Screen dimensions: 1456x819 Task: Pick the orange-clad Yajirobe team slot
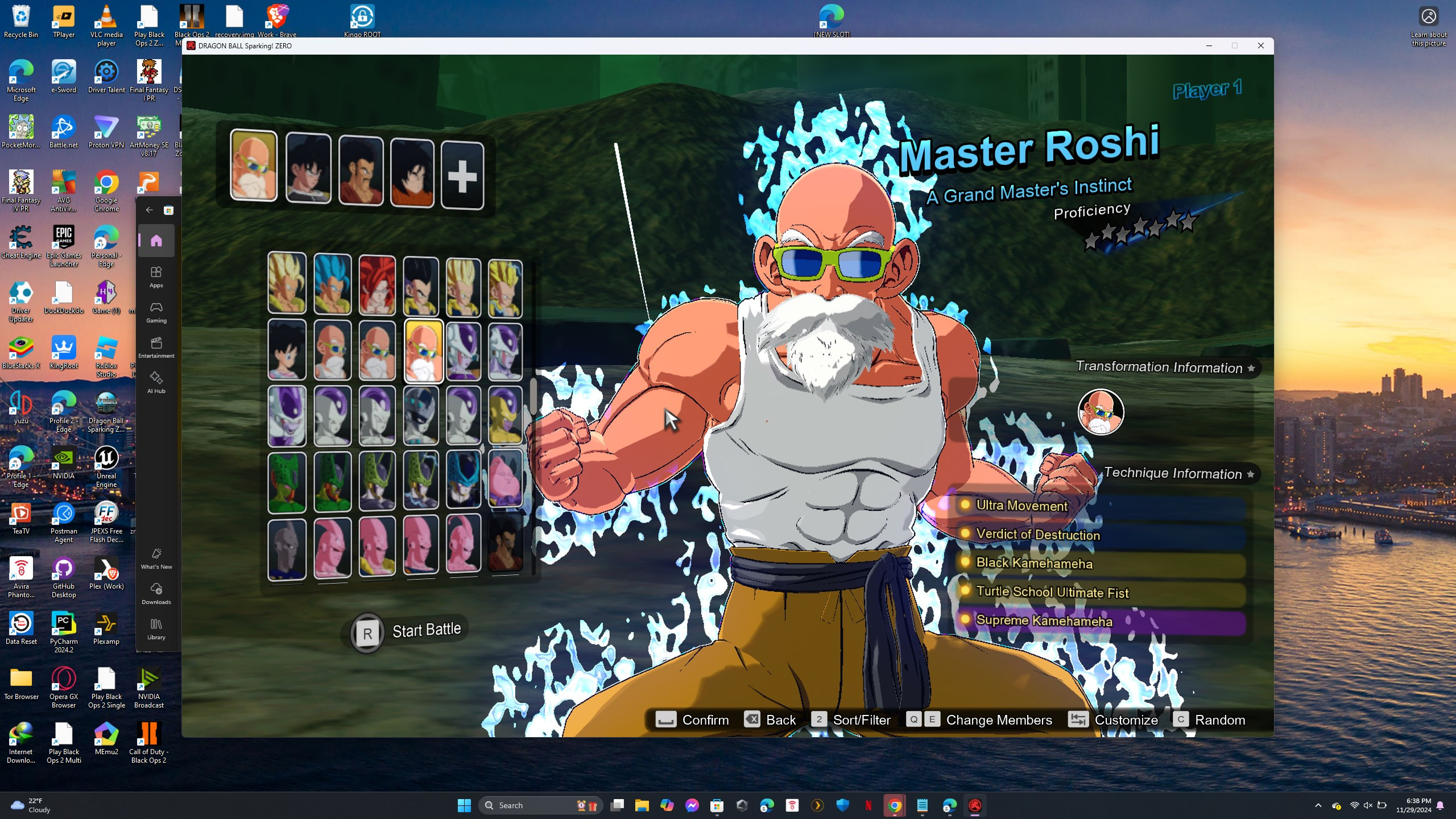412,172
